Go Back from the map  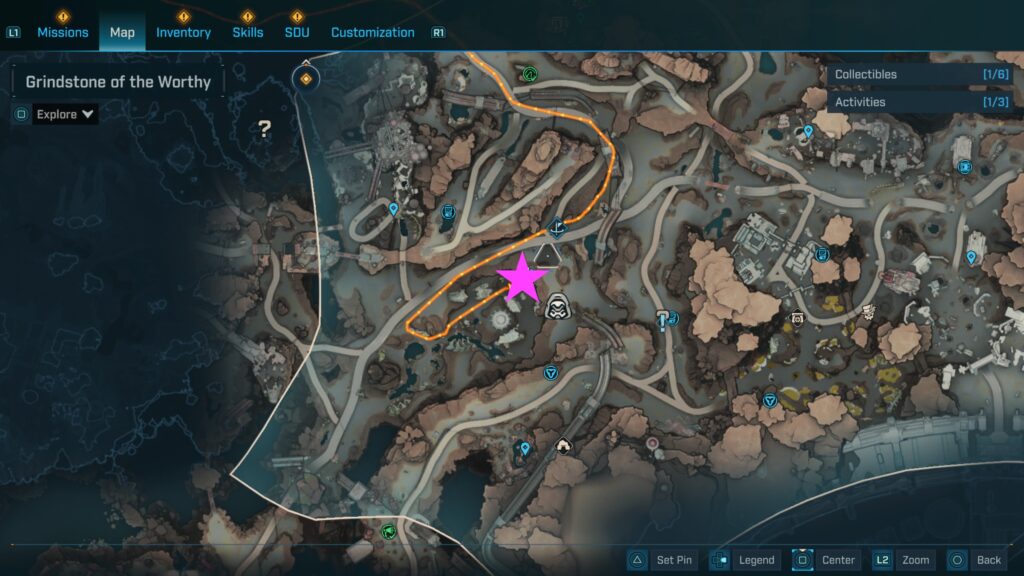975,560
